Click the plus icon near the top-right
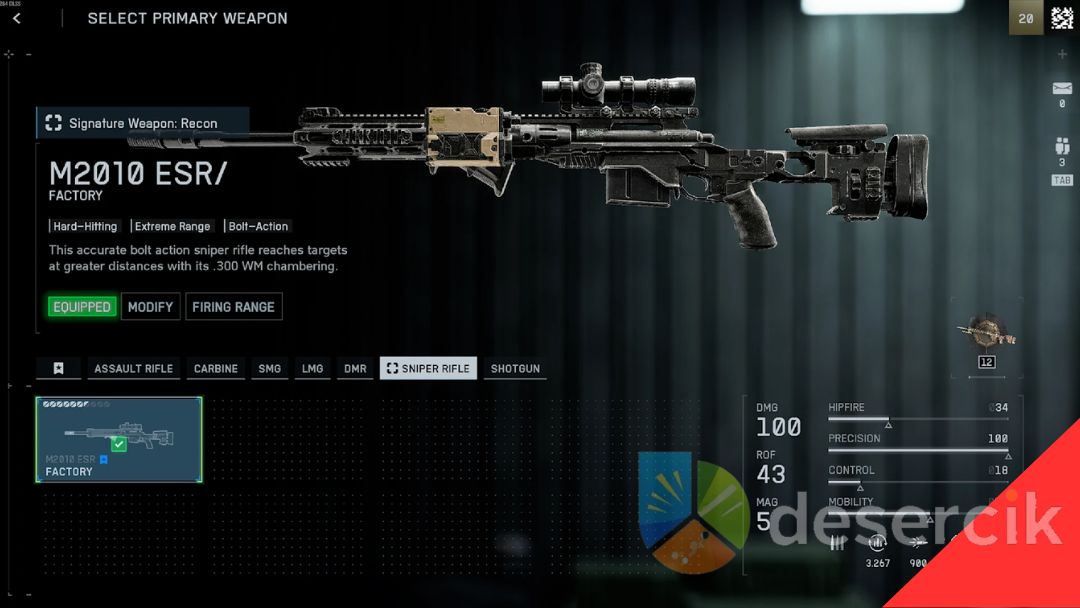This screenshot has width=1080, height=608. pos(1062,55)
